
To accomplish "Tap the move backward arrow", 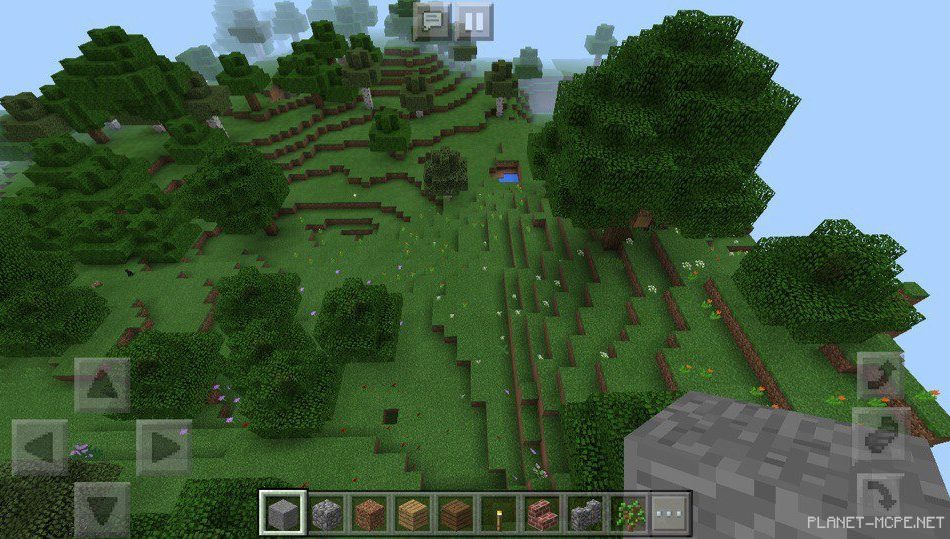I will point(102,508).
